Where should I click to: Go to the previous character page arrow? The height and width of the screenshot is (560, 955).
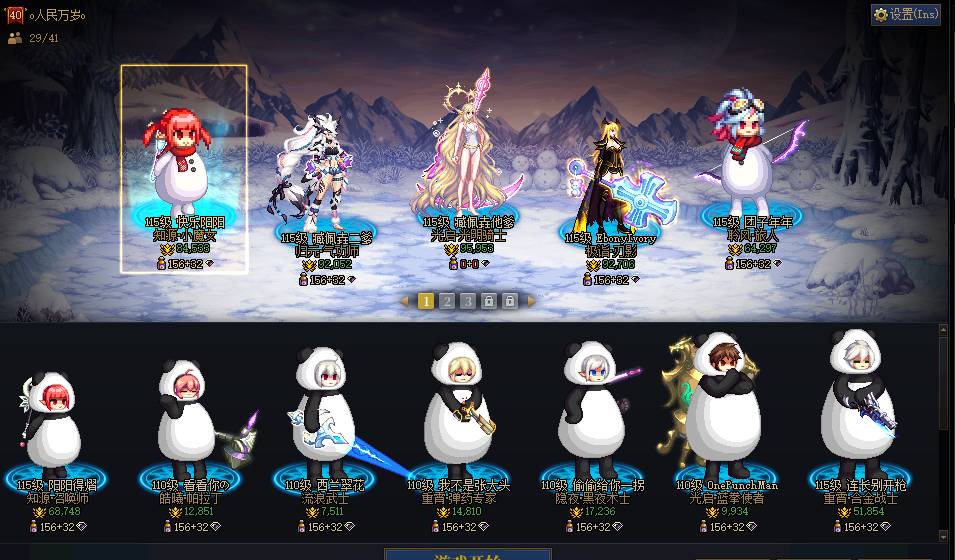[404, 301]
